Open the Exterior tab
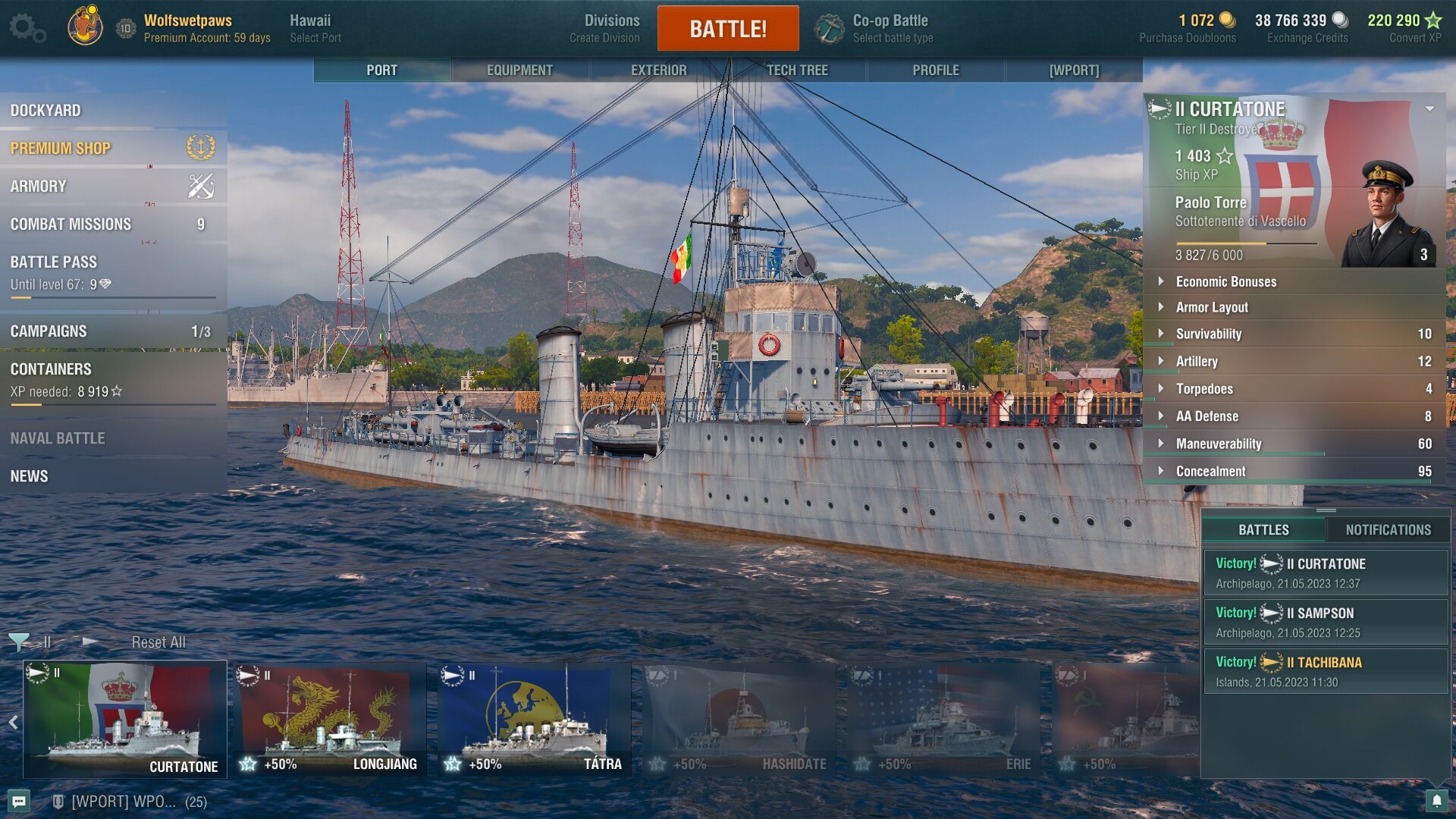 pyautogui.click(x=658, y=70)
